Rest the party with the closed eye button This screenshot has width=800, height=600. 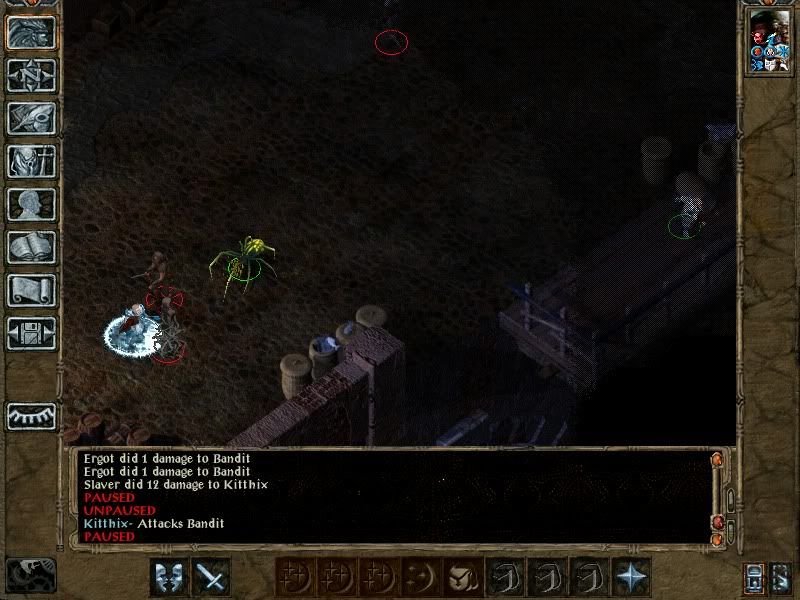(32, 416)
